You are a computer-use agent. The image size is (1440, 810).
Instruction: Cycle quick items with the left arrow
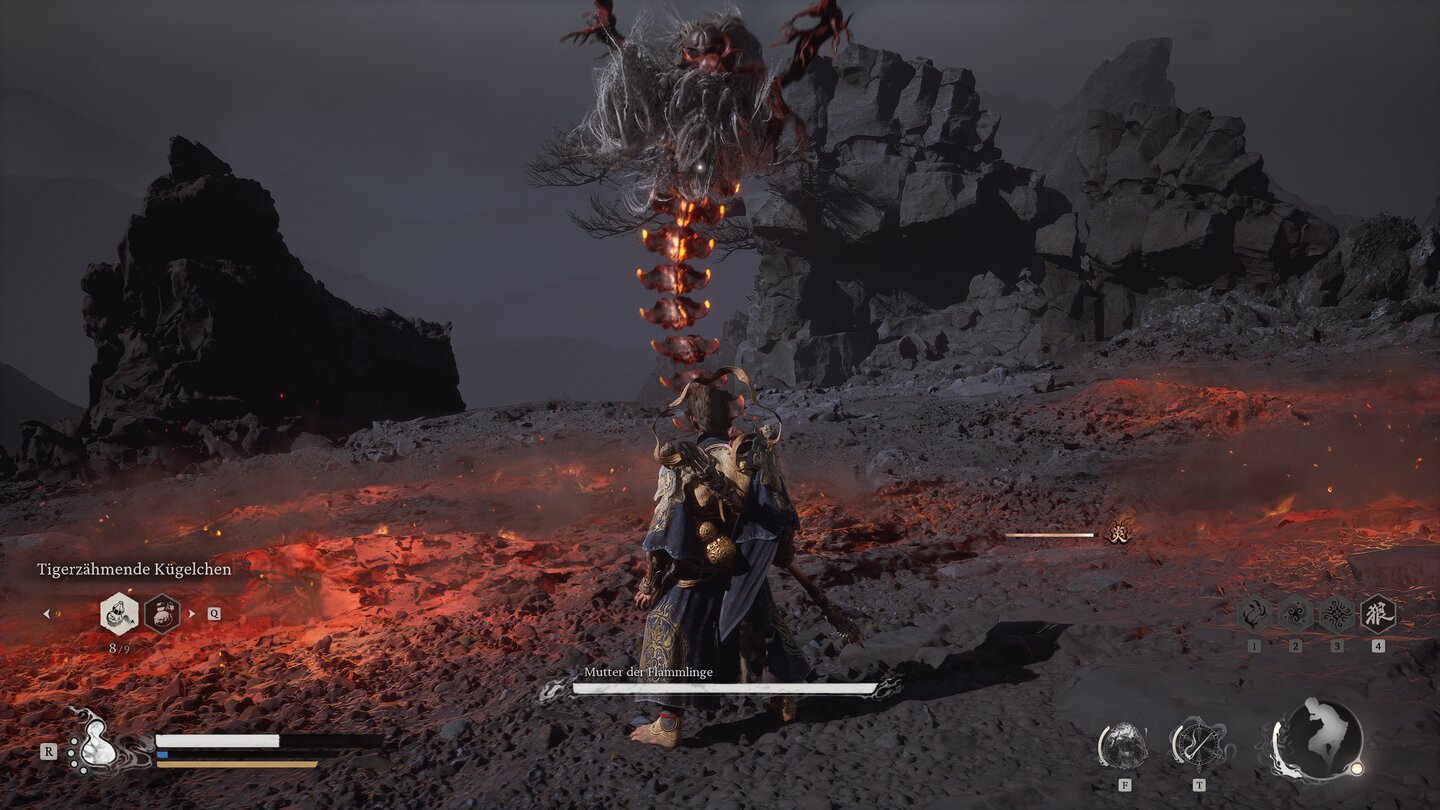[46, 614]
